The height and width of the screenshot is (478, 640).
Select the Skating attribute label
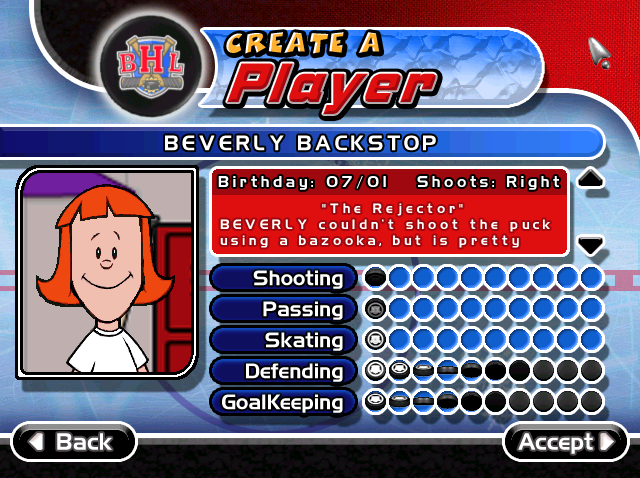(x=284, y=340)
